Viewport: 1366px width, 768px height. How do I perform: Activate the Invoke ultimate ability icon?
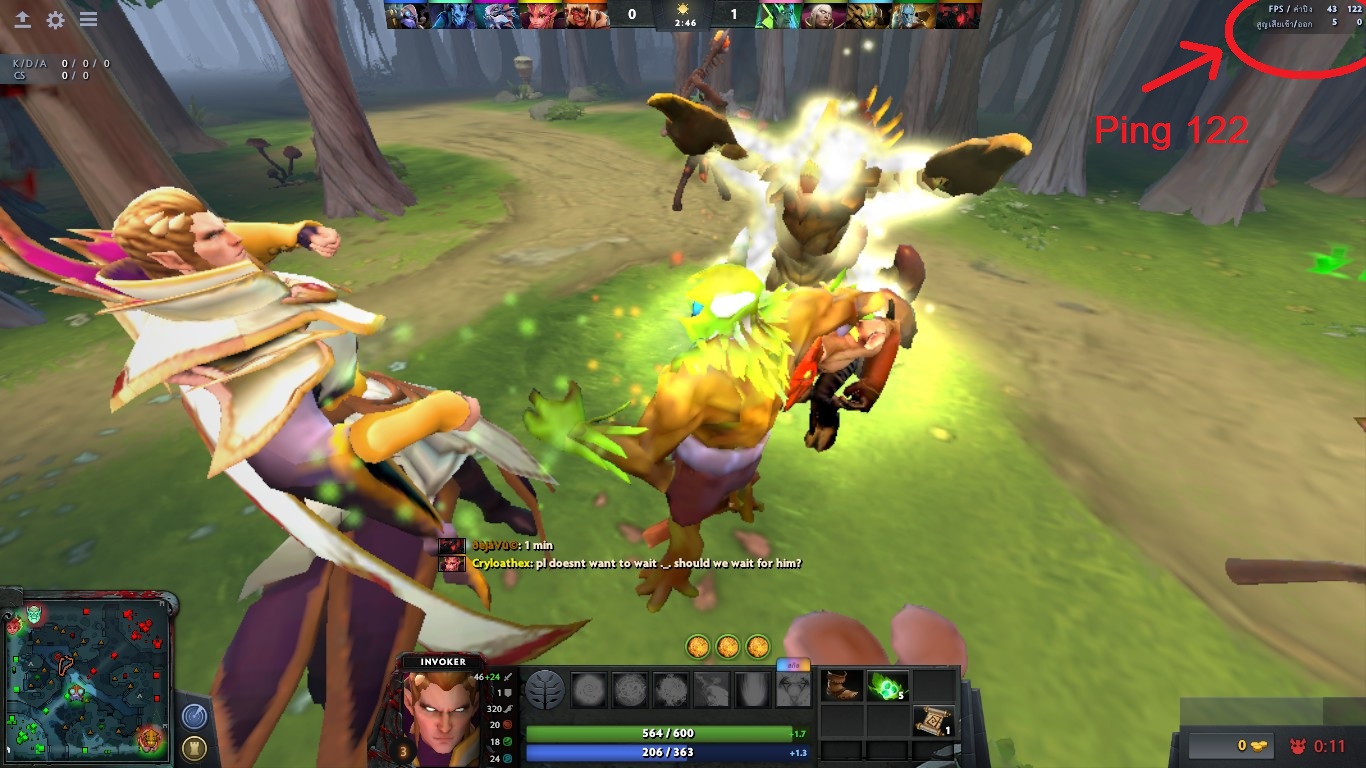(792, 690)
